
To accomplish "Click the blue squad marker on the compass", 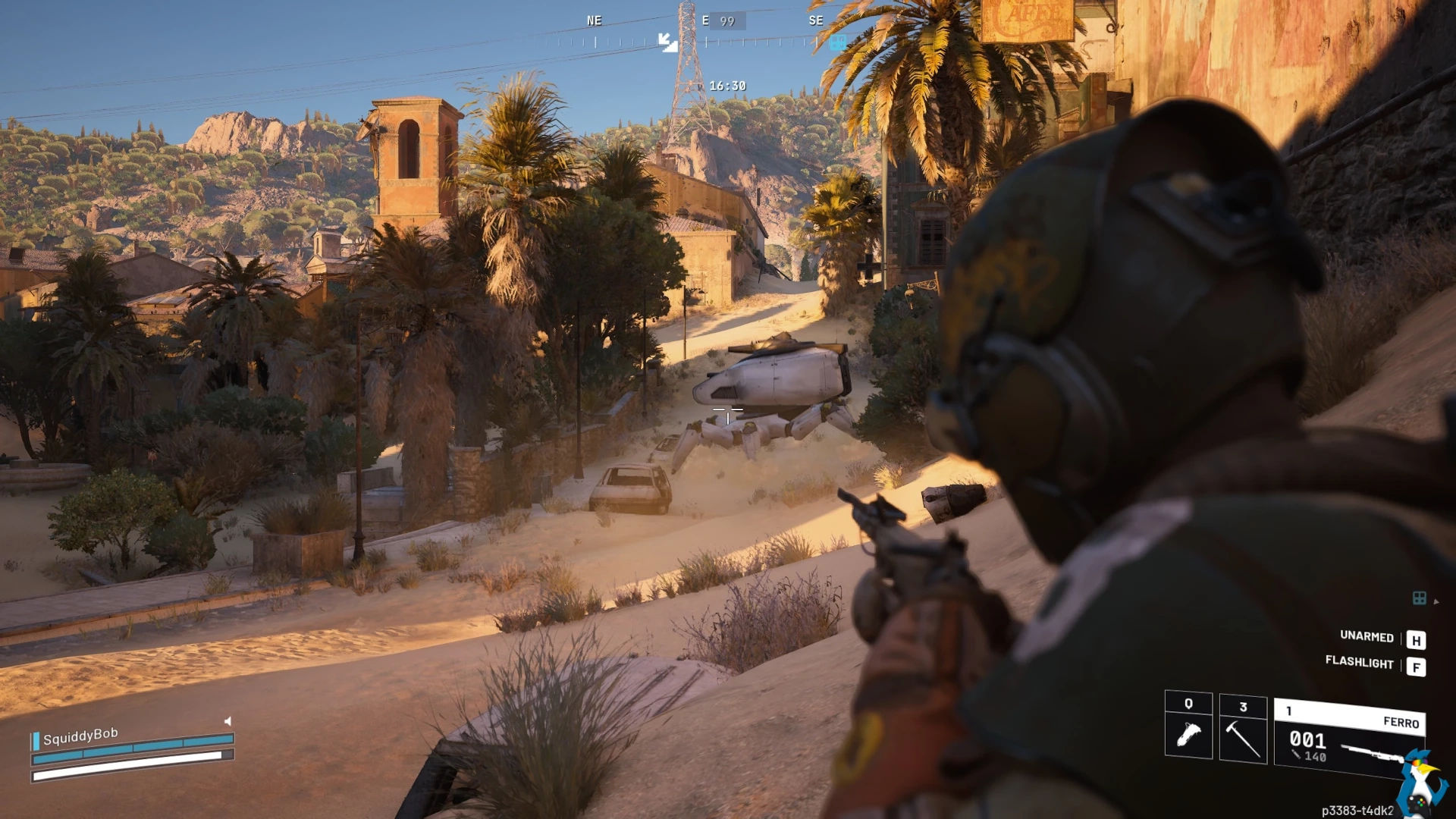I will point(837,42).
